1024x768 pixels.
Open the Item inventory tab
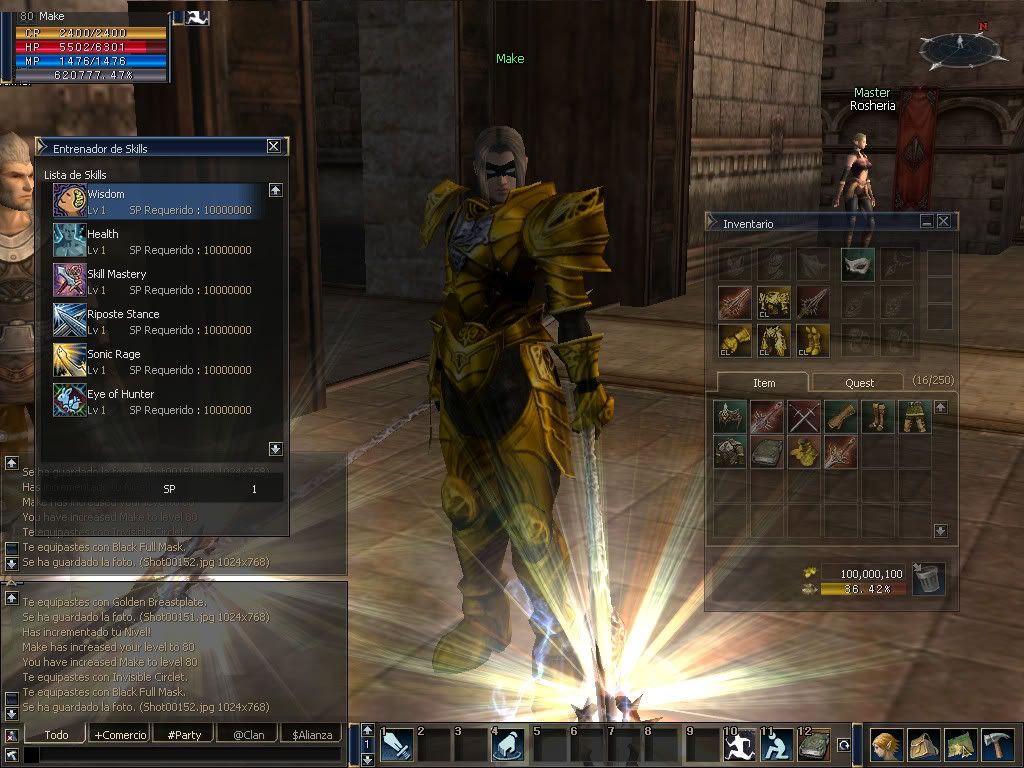click(x=764, y=383)
